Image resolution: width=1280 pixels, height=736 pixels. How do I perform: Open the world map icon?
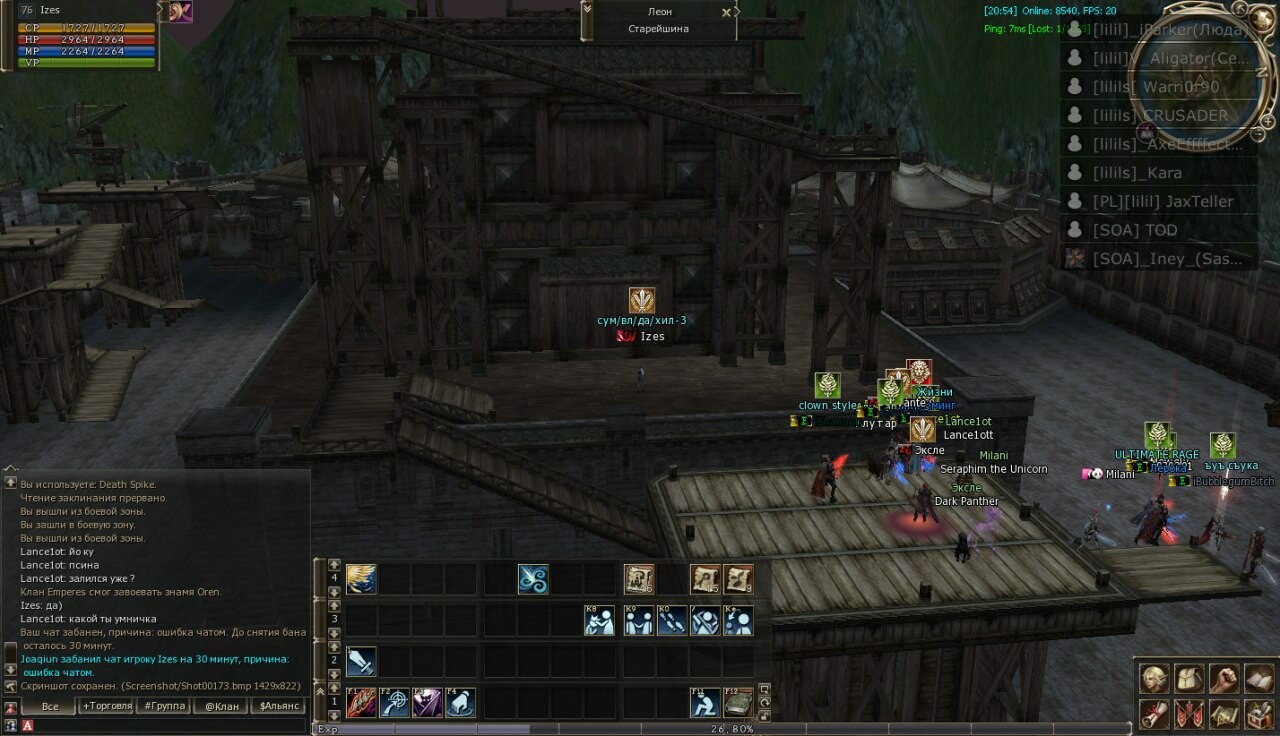tap(1224, 714)
